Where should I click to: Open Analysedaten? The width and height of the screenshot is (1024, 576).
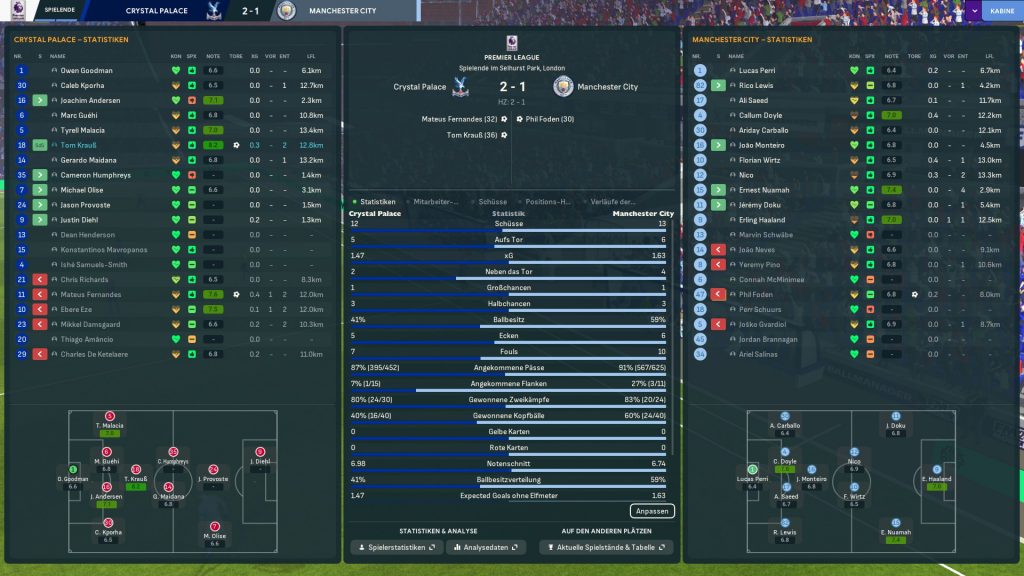487,548
